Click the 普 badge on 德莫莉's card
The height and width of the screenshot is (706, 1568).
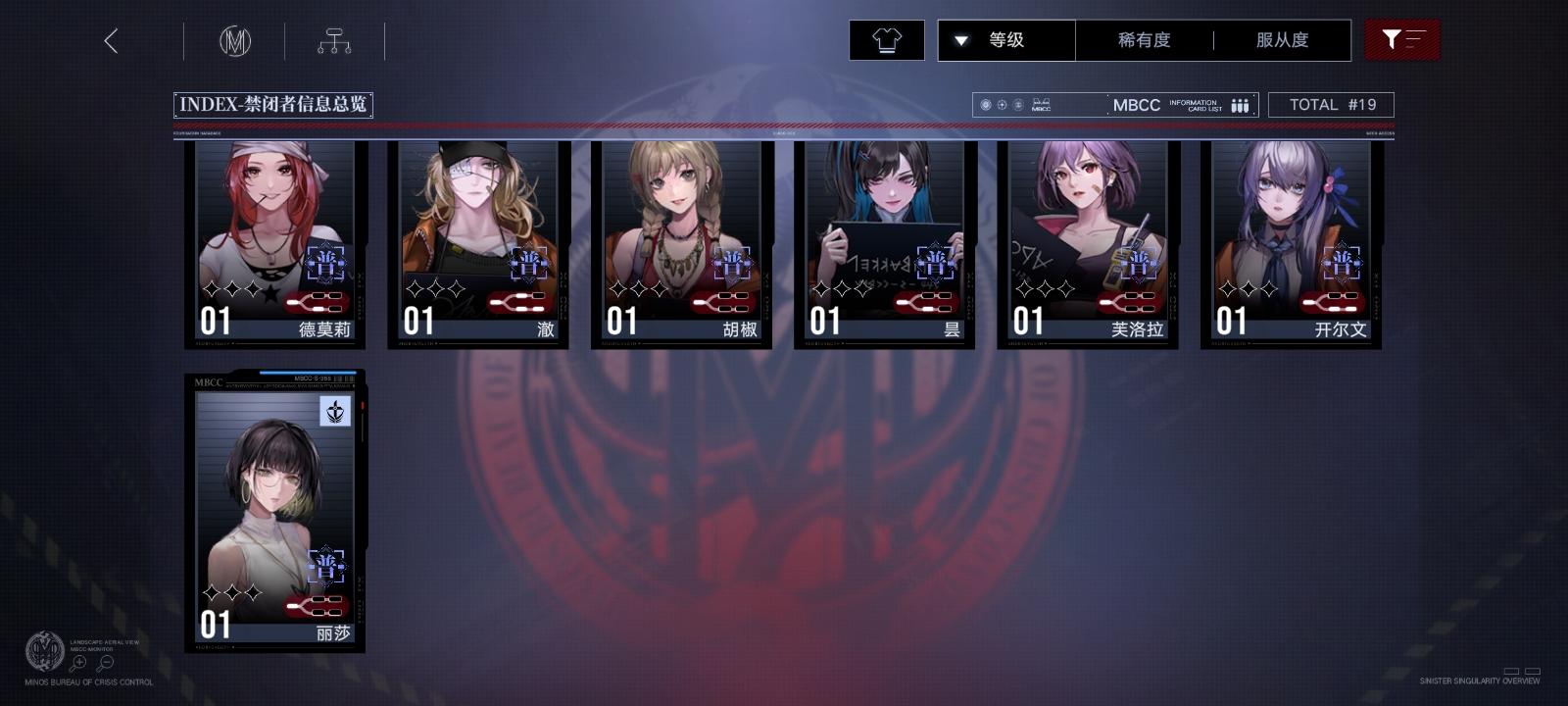point(328,263)
